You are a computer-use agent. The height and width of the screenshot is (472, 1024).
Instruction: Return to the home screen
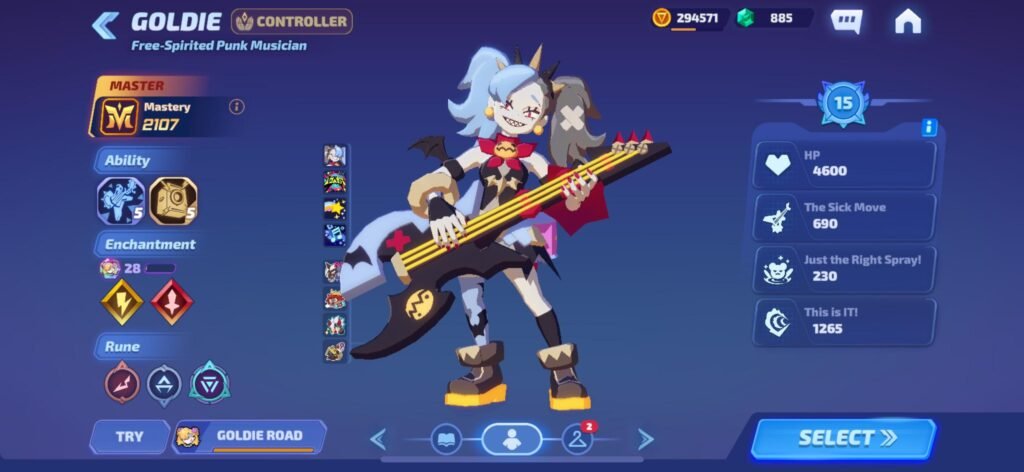point(907,21)
